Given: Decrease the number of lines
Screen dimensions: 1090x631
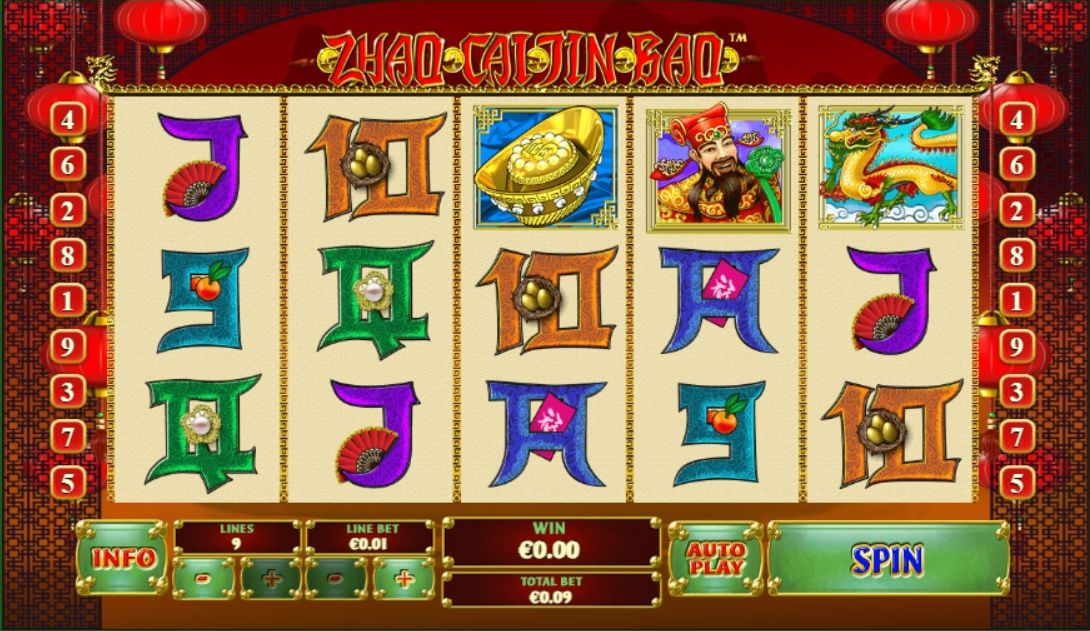Looking at the screenshot, I should (204, 578).
